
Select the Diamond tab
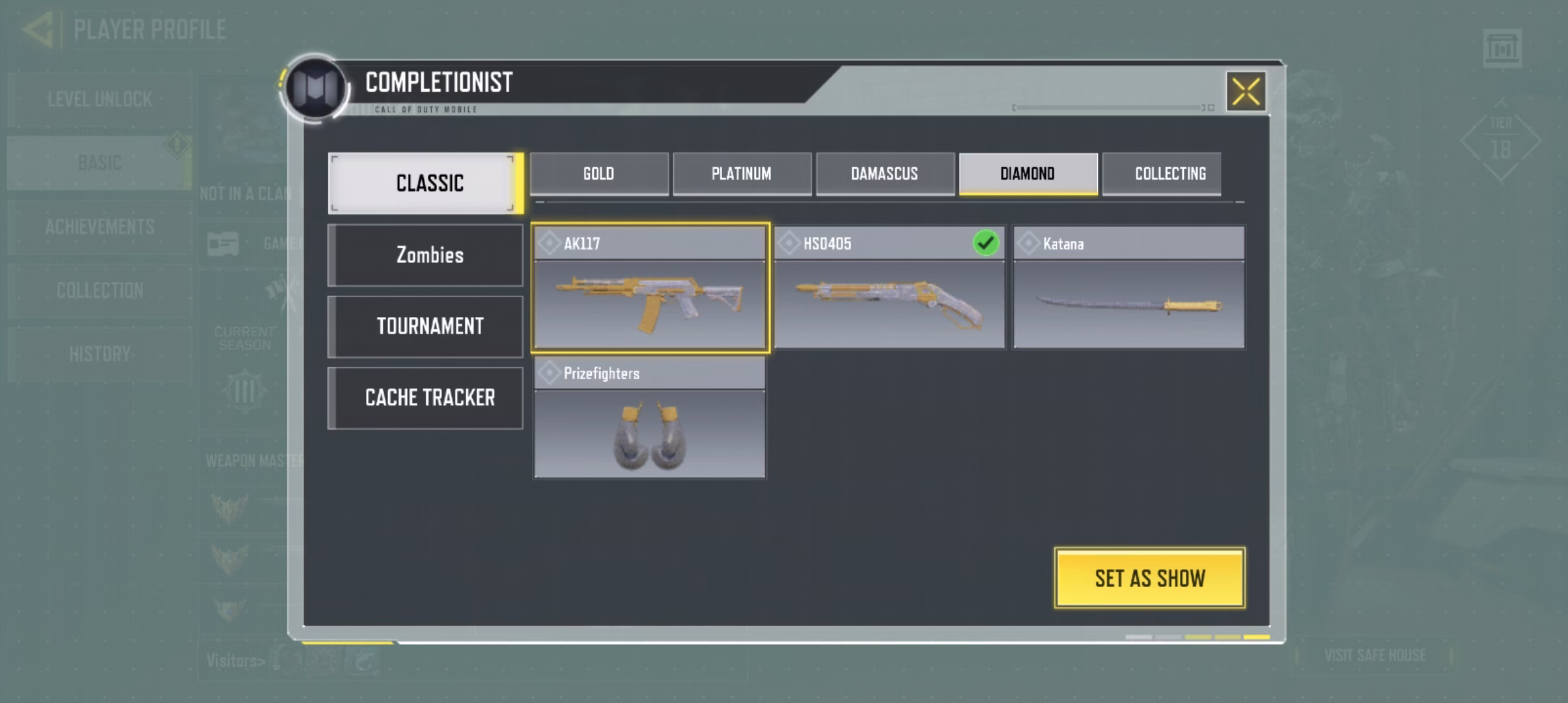pyautogui.click(x=1028, y=174)
